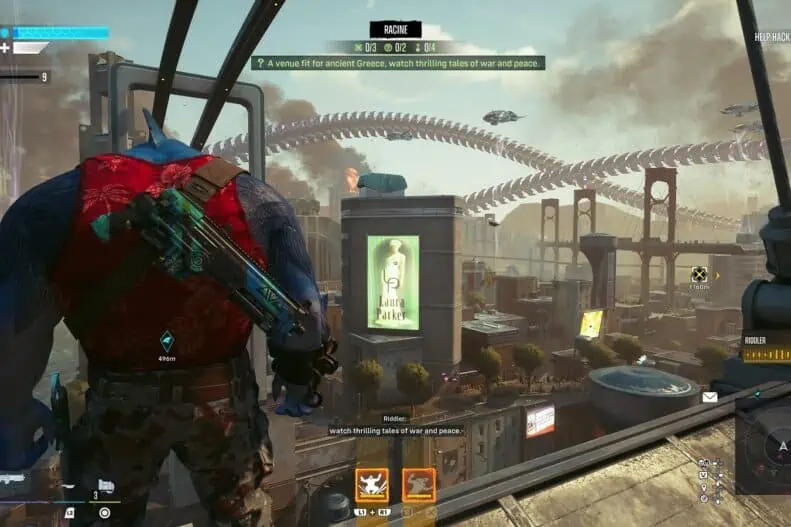The height and width of the screenshot is (527, 791).
Task: Activate the second orange shark ability icon
Action: 419,484
